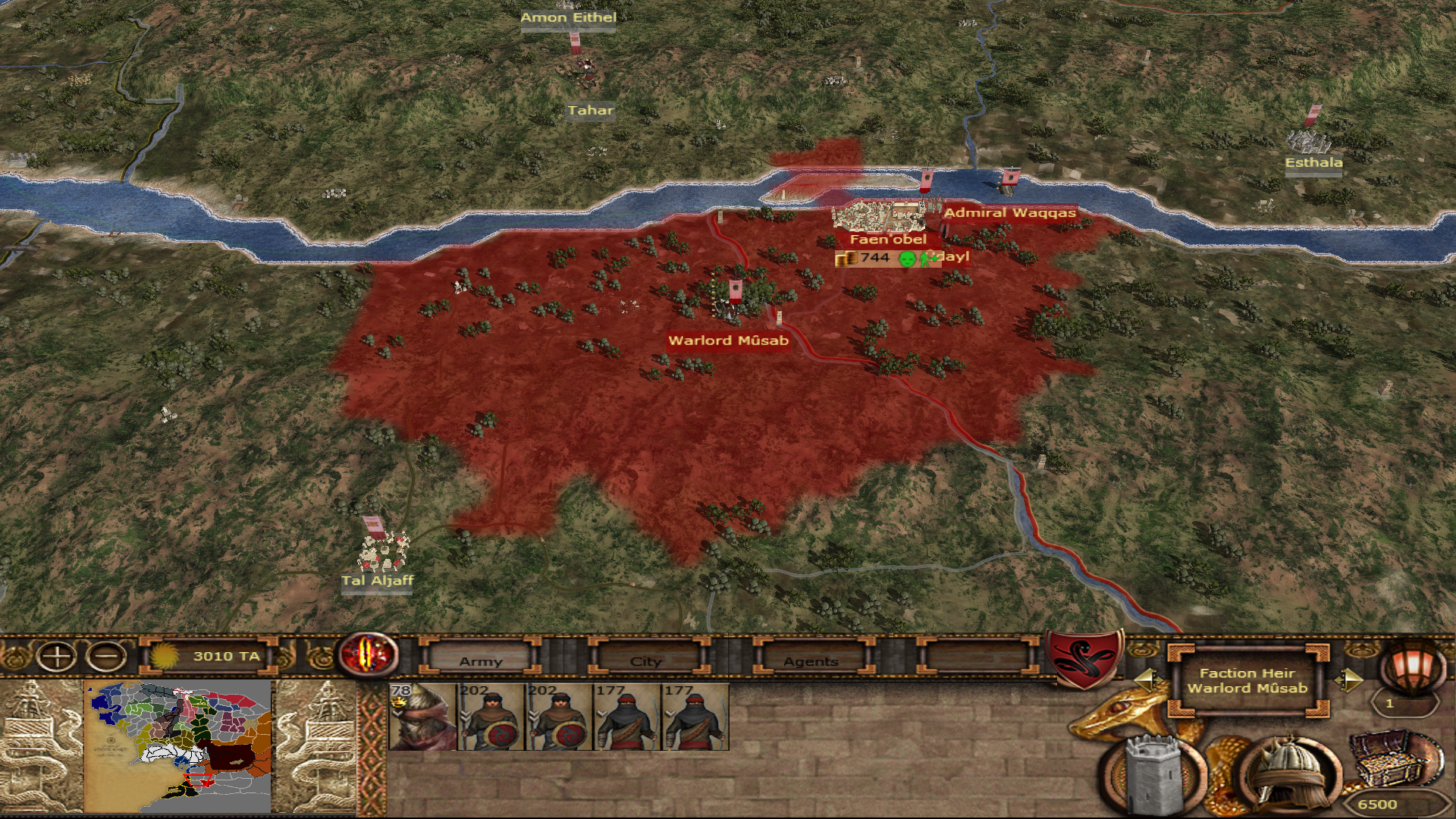
Task: Switch to the Army tab
Action: click(480, 658)
